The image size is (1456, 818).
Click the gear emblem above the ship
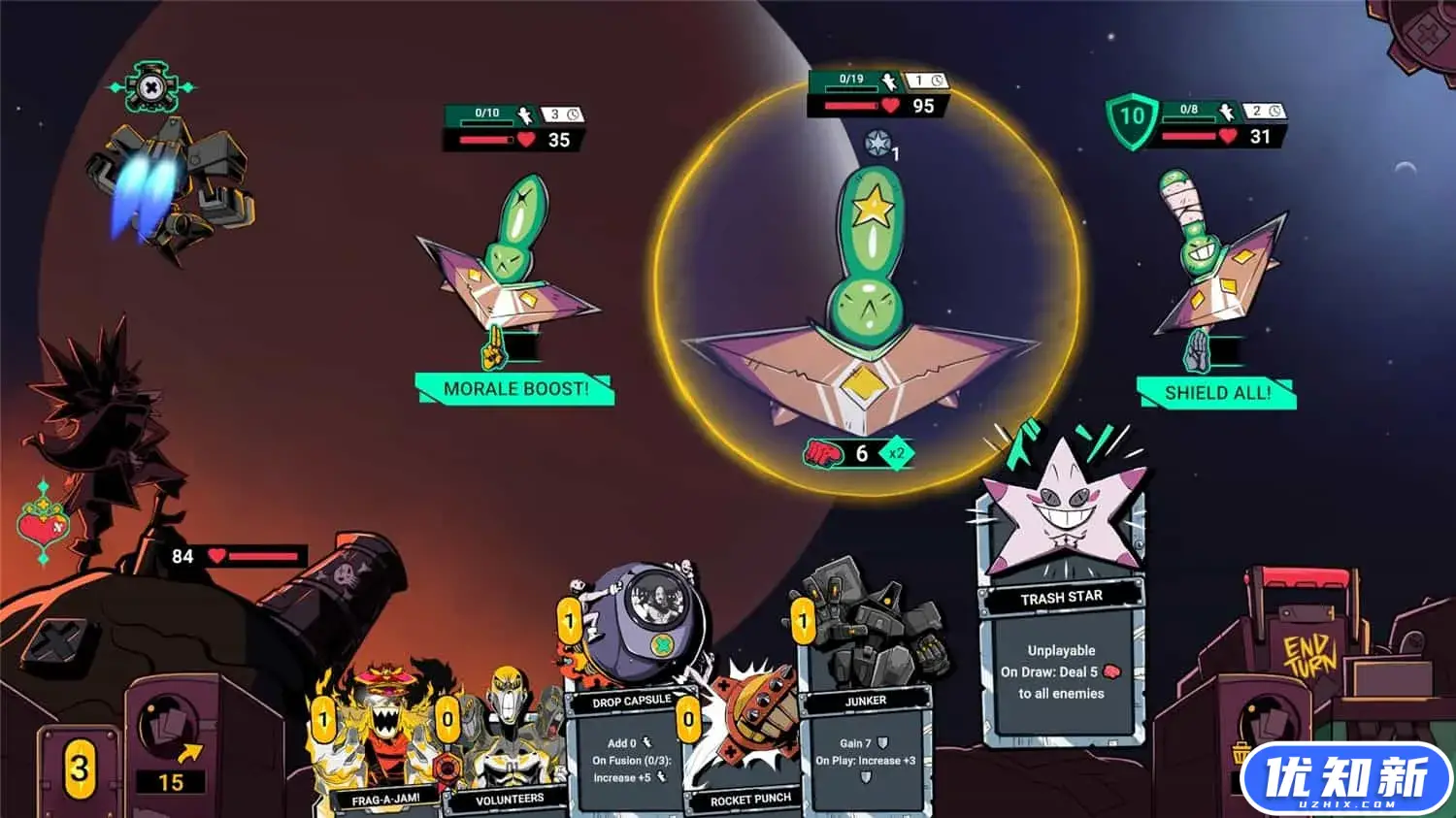[151, 88]
